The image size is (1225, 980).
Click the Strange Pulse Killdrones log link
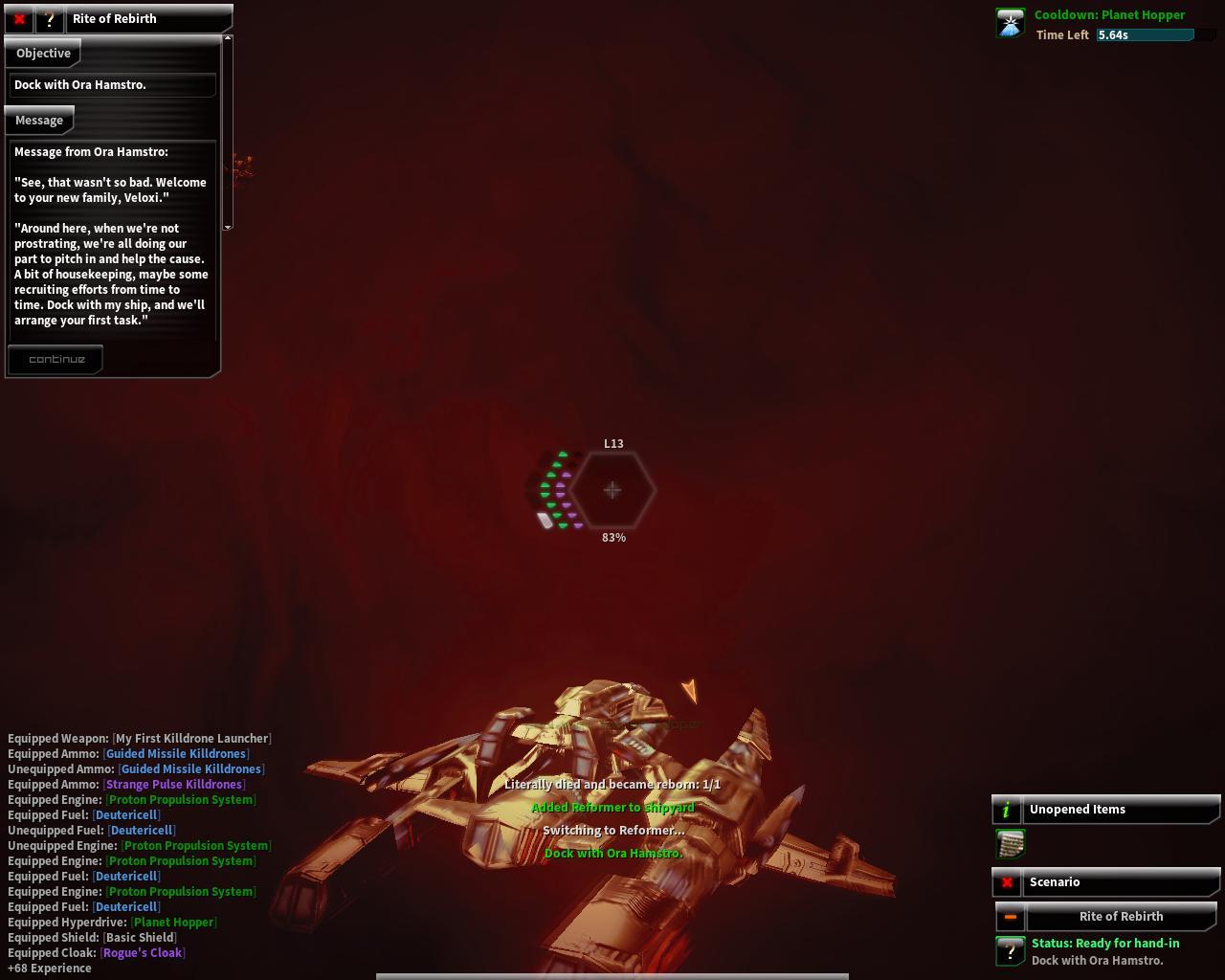click(174, 785)
